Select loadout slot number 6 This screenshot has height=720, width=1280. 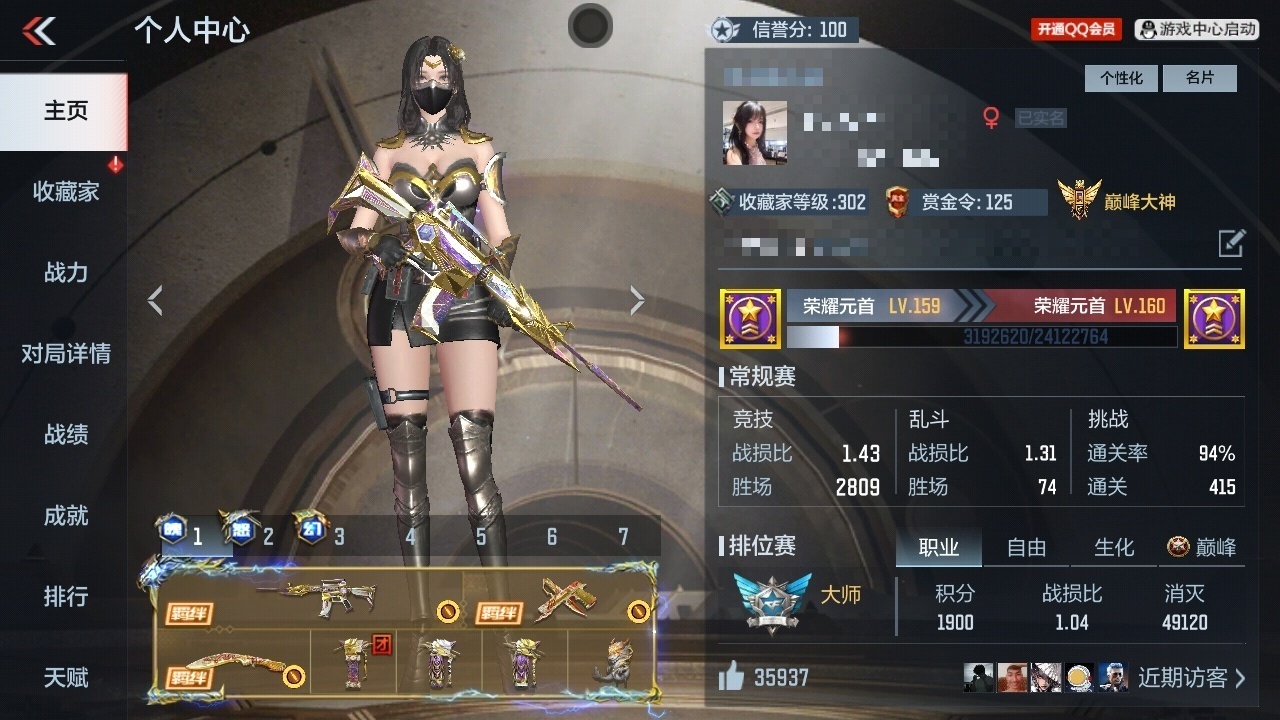552,537
